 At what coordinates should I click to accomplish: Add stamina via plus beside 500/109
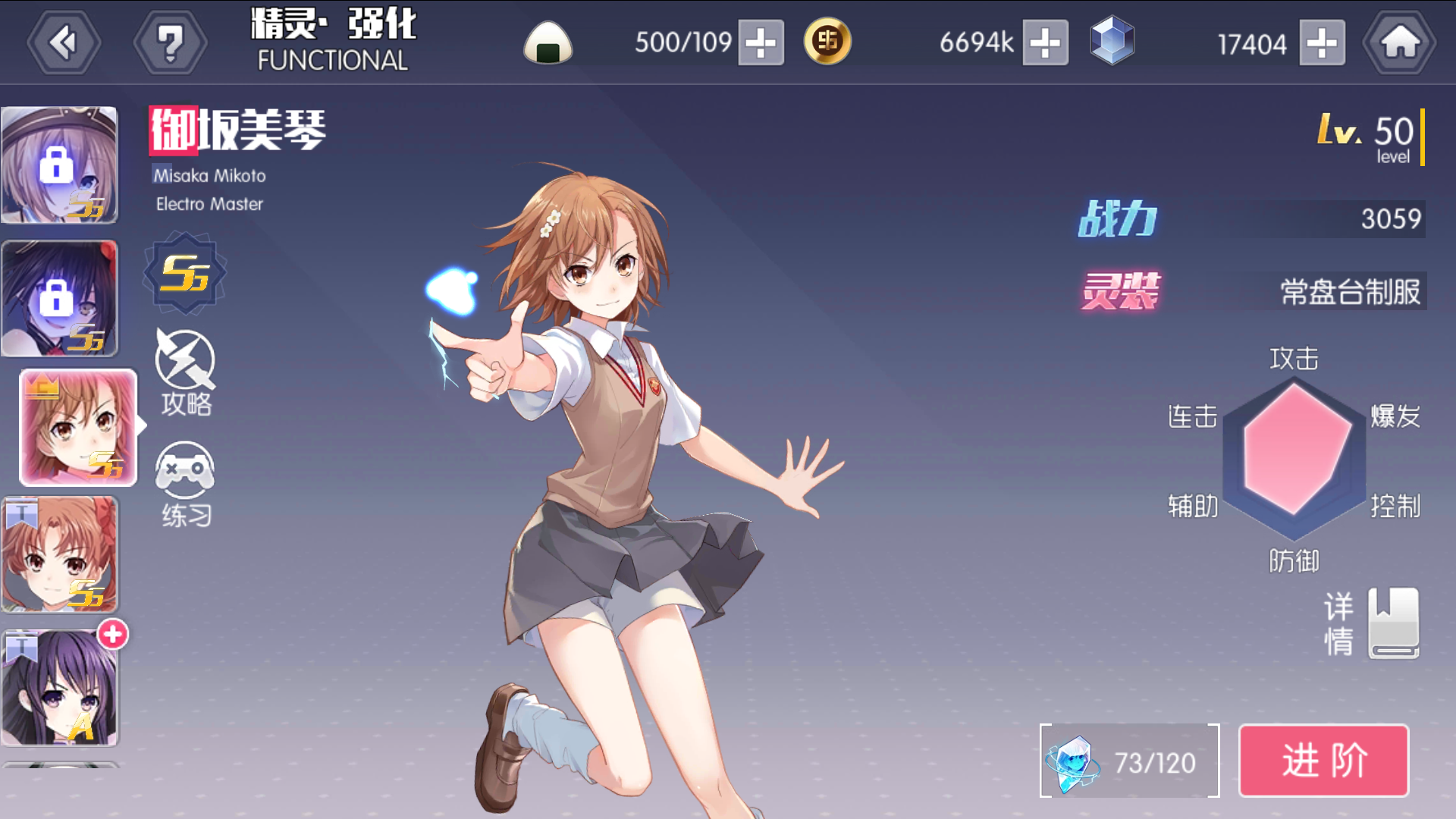pos(762,43)
